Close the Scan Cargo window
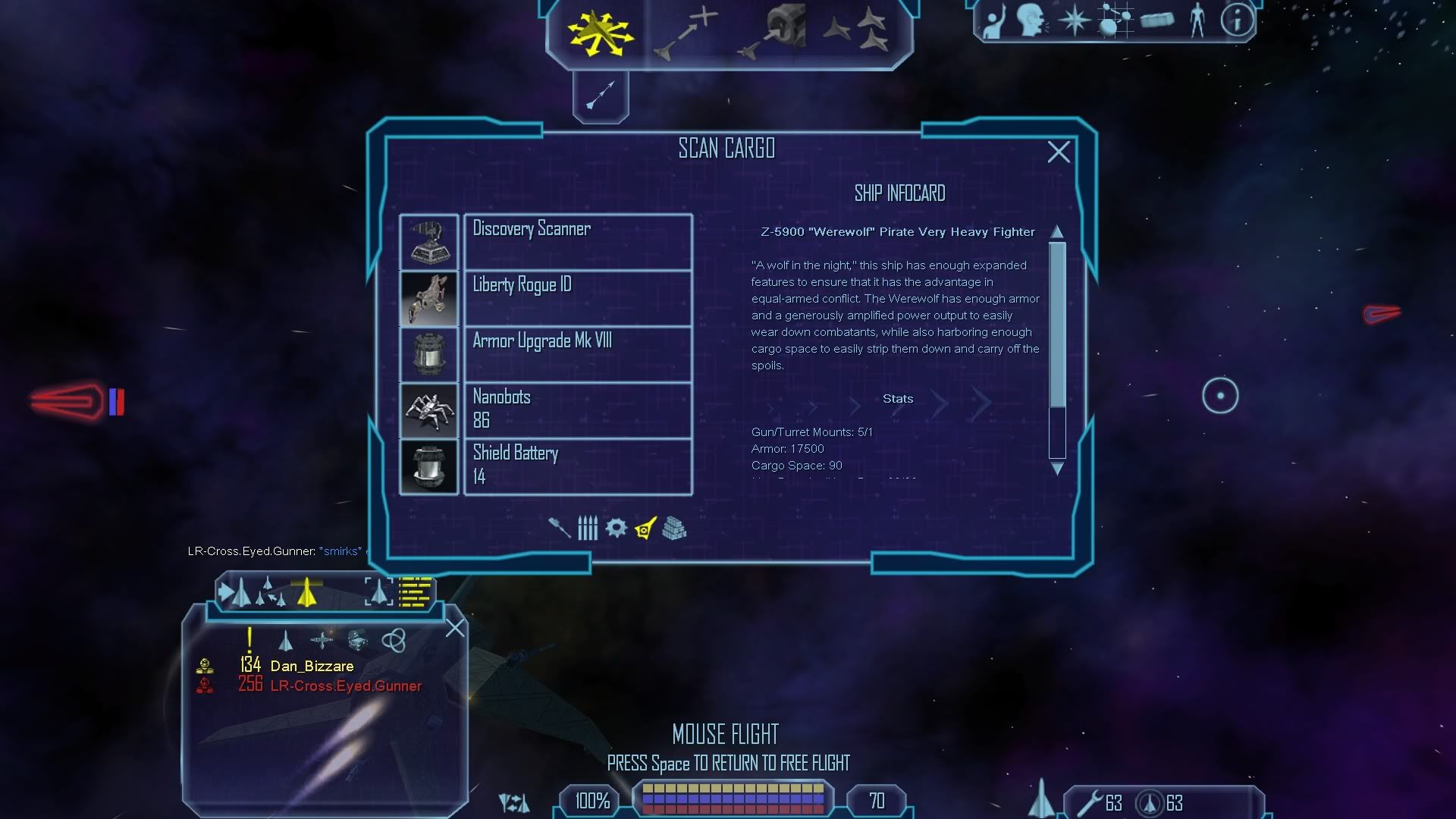 point(1059,152)
